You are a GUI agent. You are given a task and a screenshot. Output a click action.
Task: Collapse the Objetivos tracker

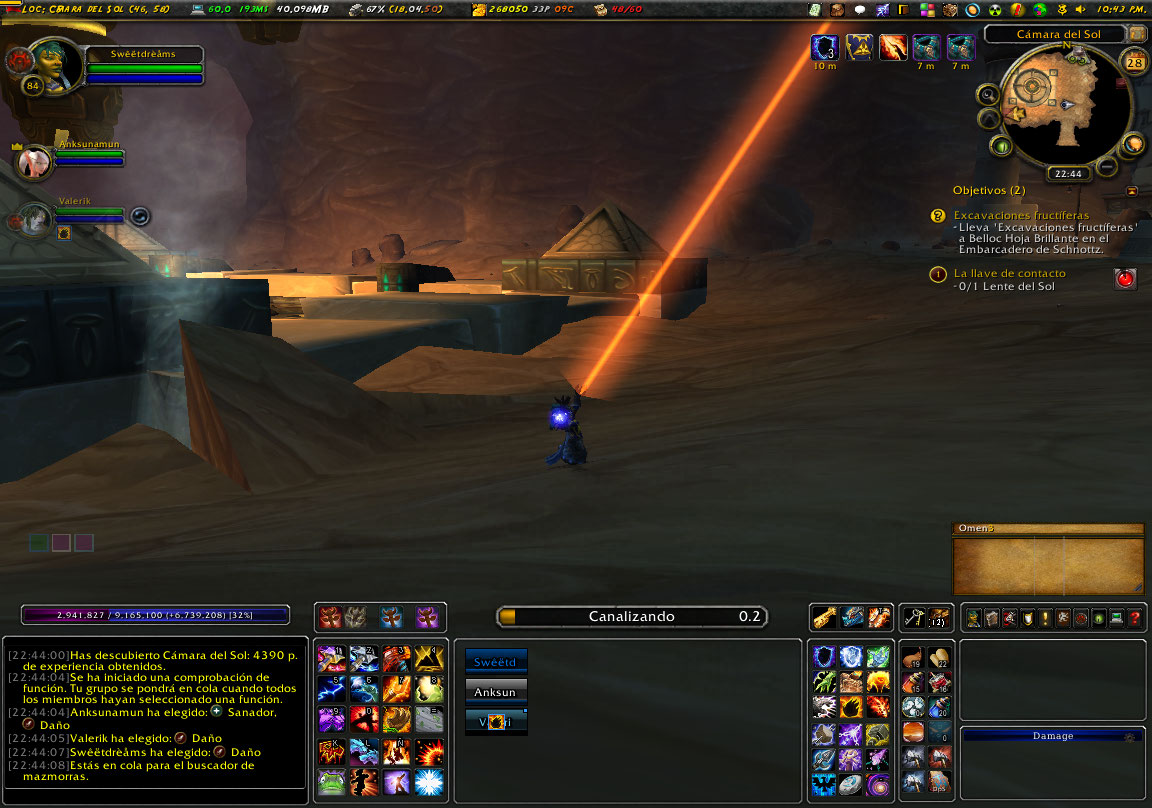pyautogui.click(x=1131, y=190)
